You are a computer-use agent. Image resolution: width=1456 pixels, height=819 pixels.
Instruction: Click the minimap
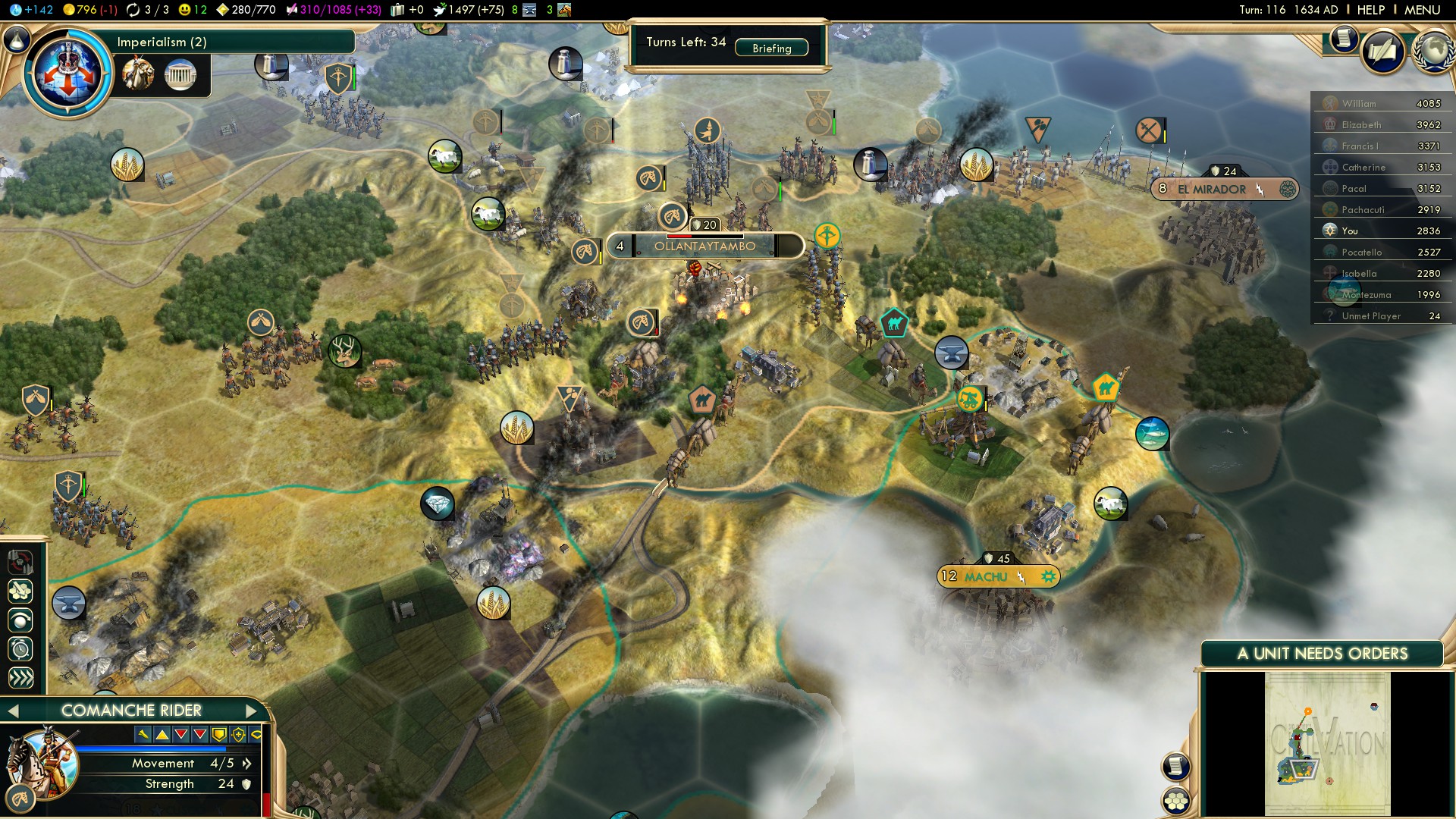[1327, 745]
